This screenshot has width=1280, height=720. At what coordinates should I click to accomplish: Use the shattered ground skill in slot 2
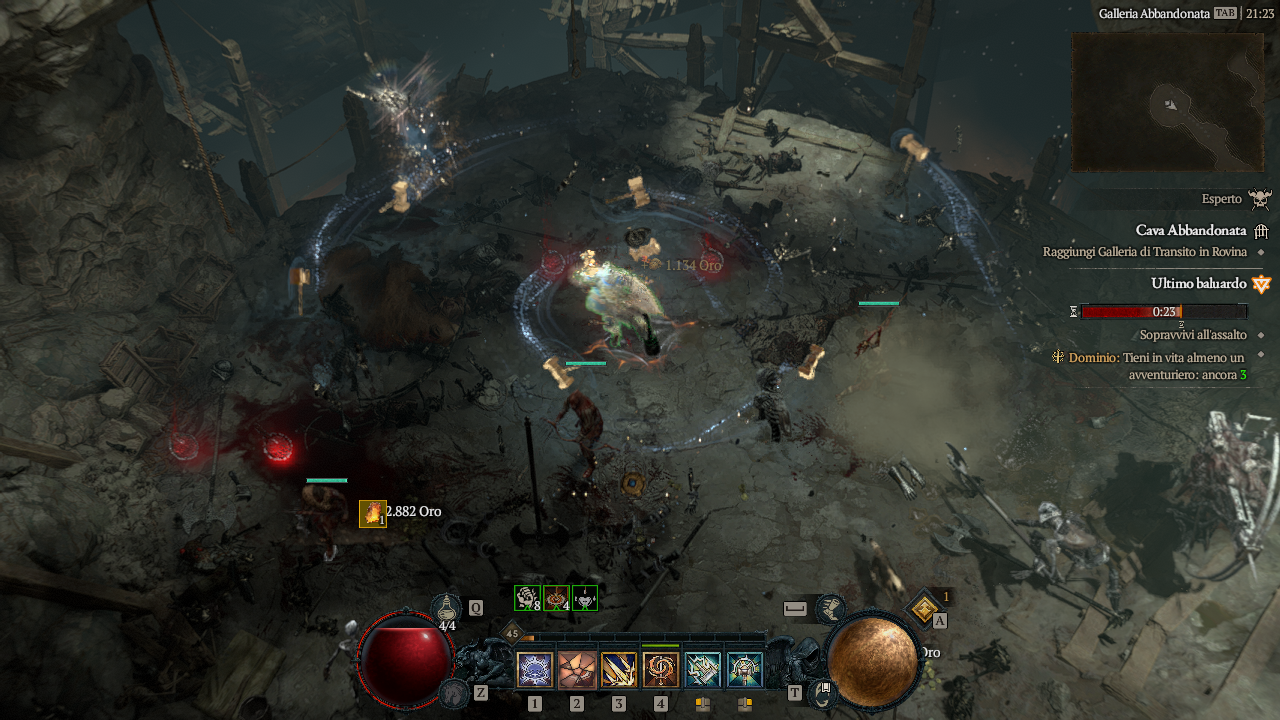[x=577, y=670]
